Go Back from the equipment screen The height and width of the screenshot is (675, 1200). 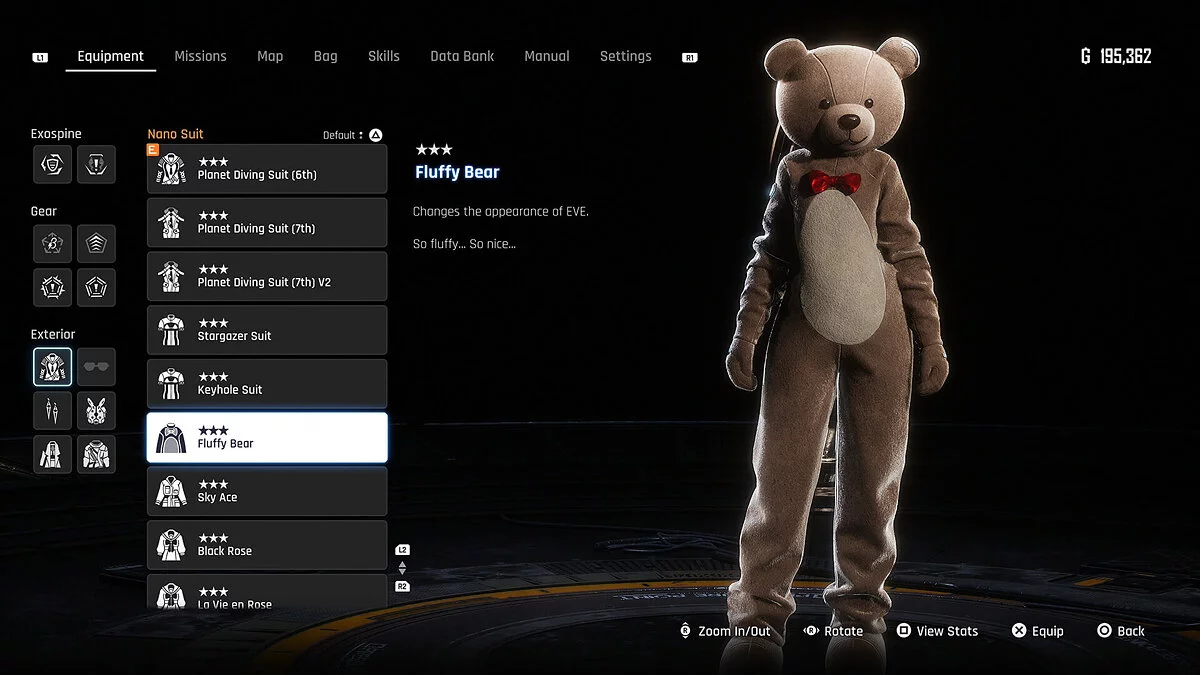[x=1121, y=631]
